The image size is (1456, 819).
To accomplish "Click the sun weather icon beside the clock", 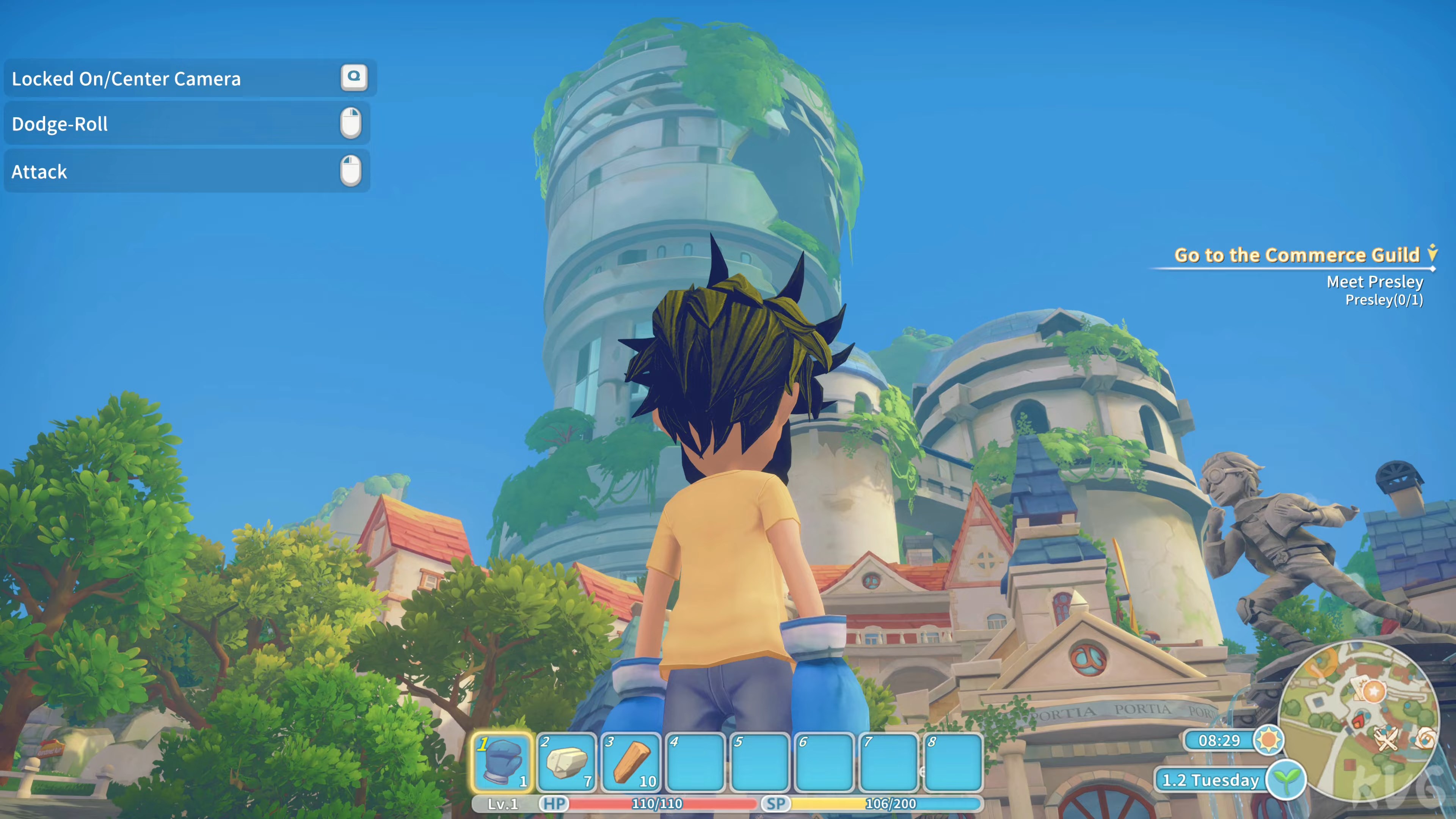I will point(1269,741).
